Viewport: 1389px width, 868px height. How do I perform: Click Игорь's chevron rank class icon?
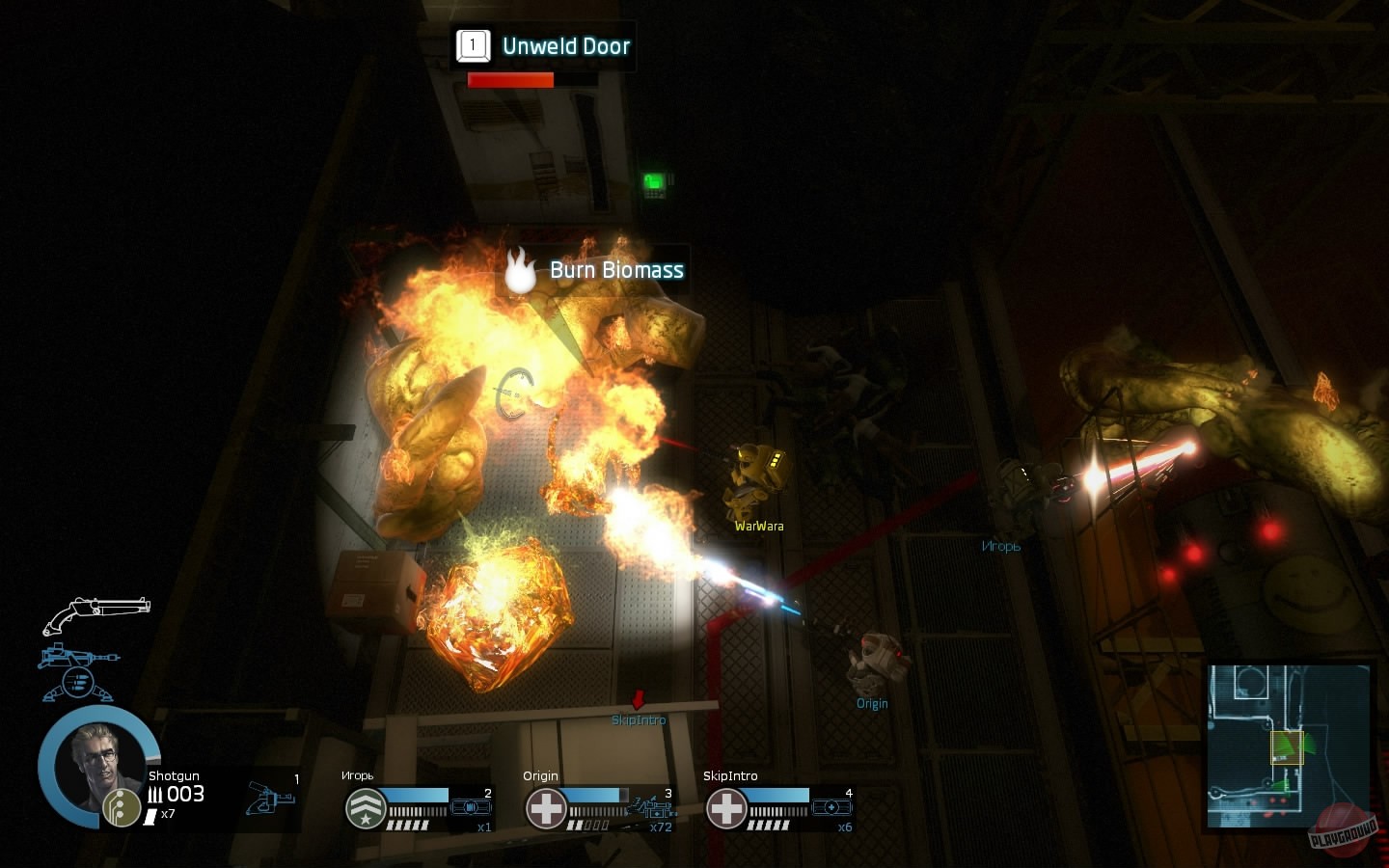click(x=365, y=808)
